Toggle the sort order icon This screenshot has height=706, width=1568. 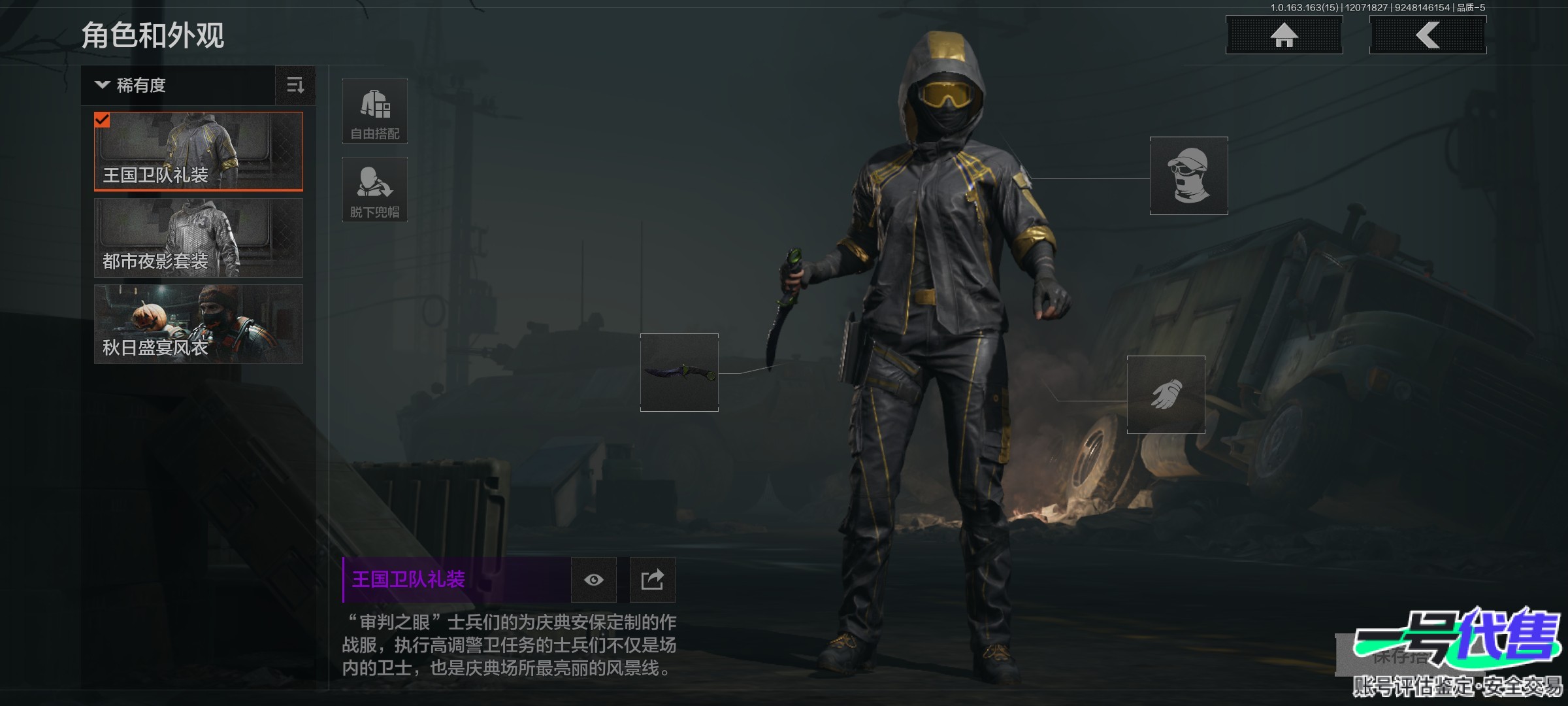click(295, 86)
